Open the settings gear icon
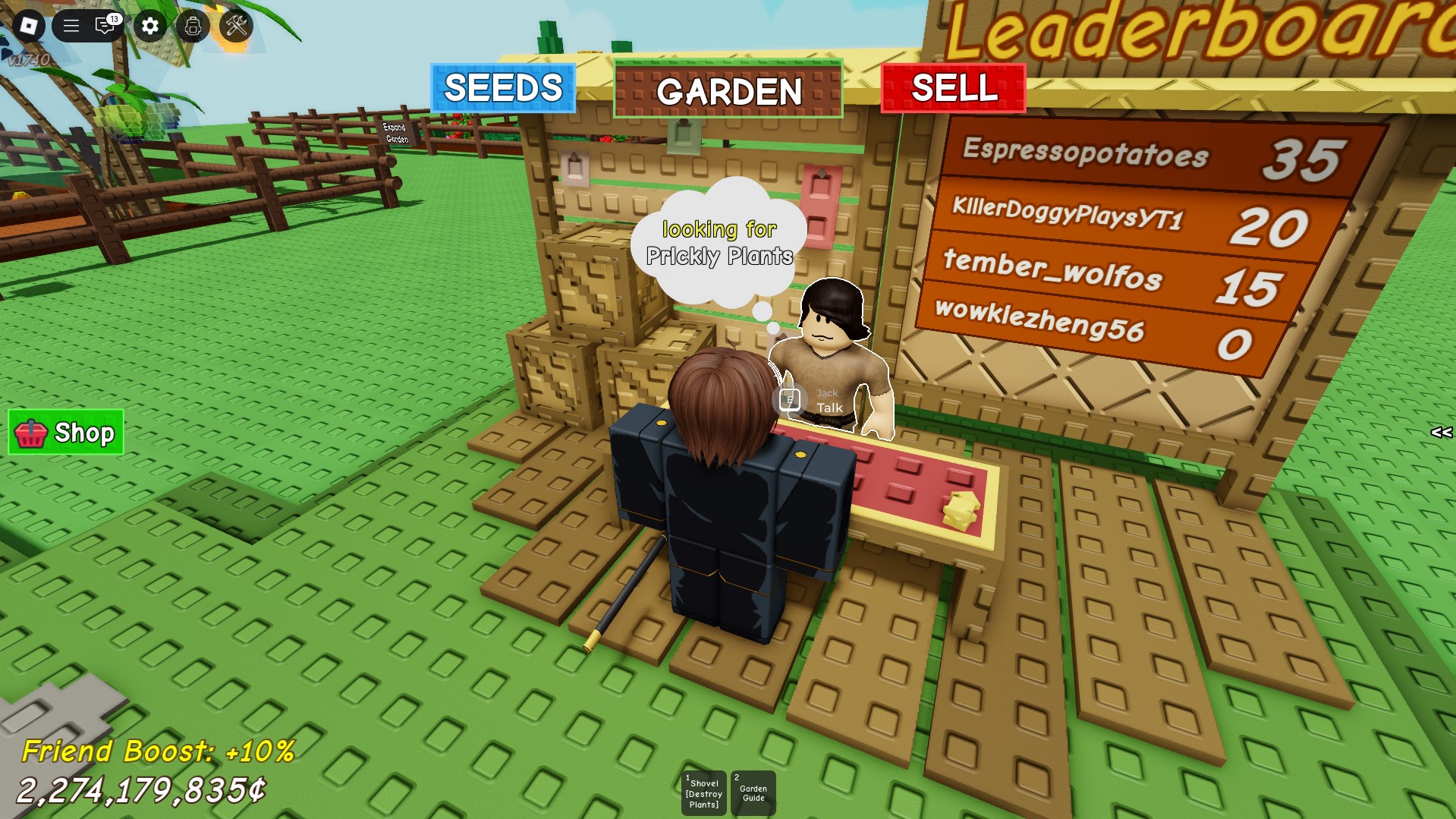Screen dimensions: 1456x819 pos(149,25)
